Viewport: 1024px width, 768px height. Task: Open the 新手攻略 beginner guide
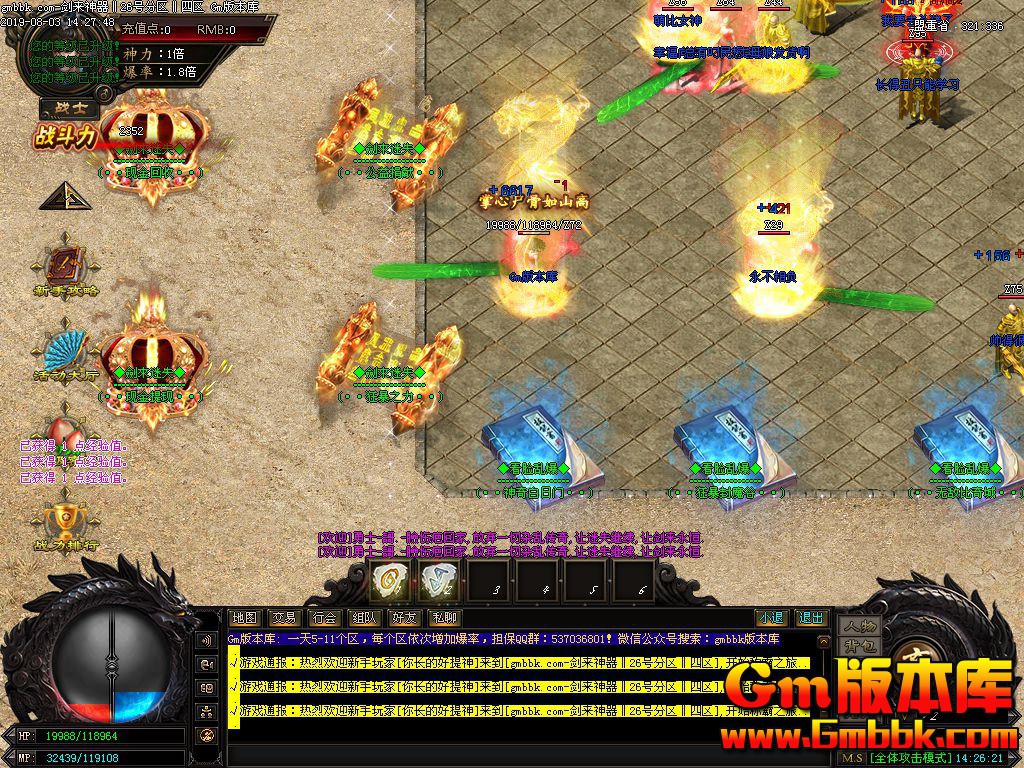pyautogui.click(x=66, y=270)
